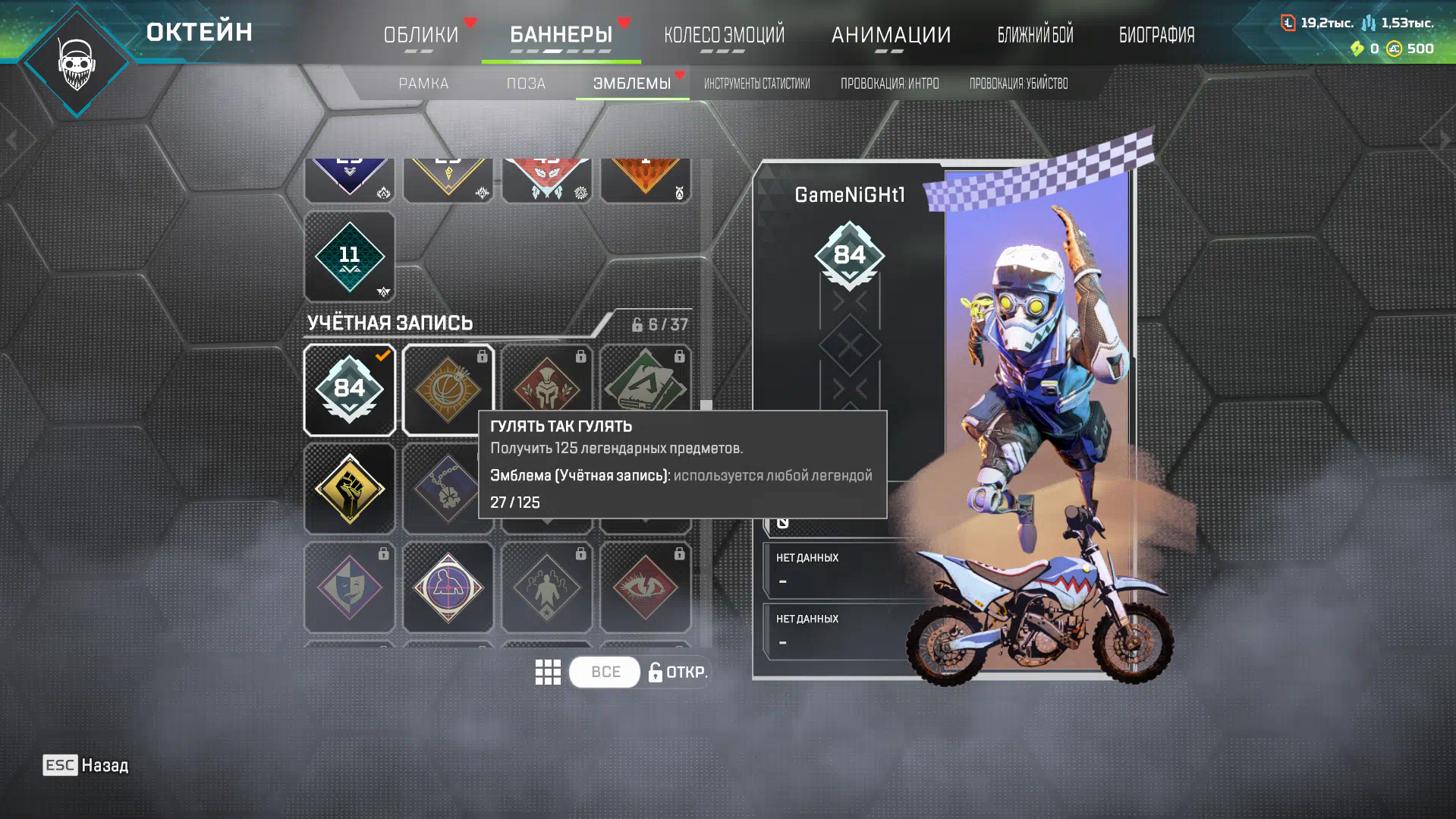This screenshot has width=1456, height=819.
Task: Choose the locked basketball badge
Action: click(448, 389)
